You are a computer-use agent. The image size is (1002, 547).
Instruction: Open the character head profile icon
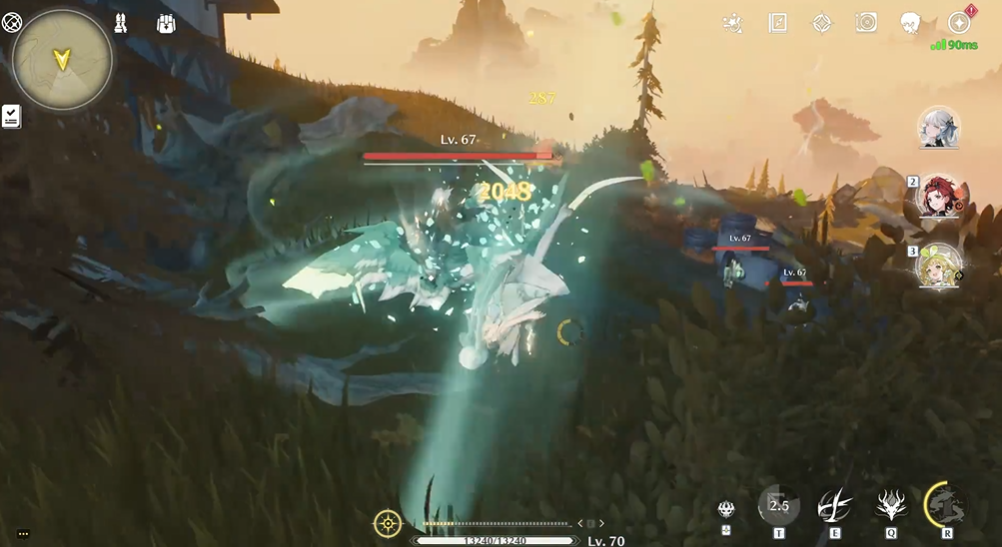click(911, 23)
